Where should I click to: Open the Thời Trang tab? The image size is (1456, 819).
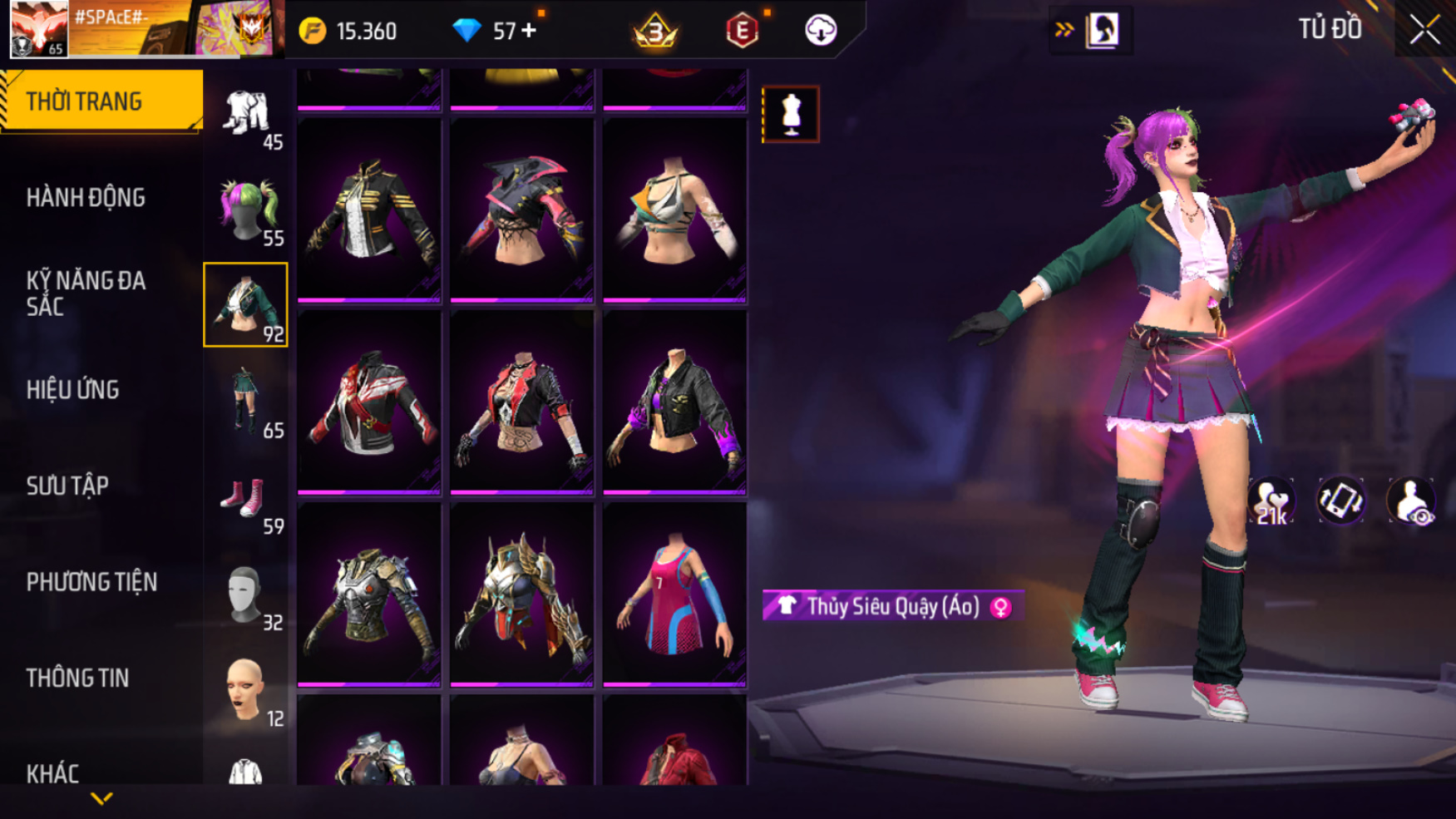(101, 101)
